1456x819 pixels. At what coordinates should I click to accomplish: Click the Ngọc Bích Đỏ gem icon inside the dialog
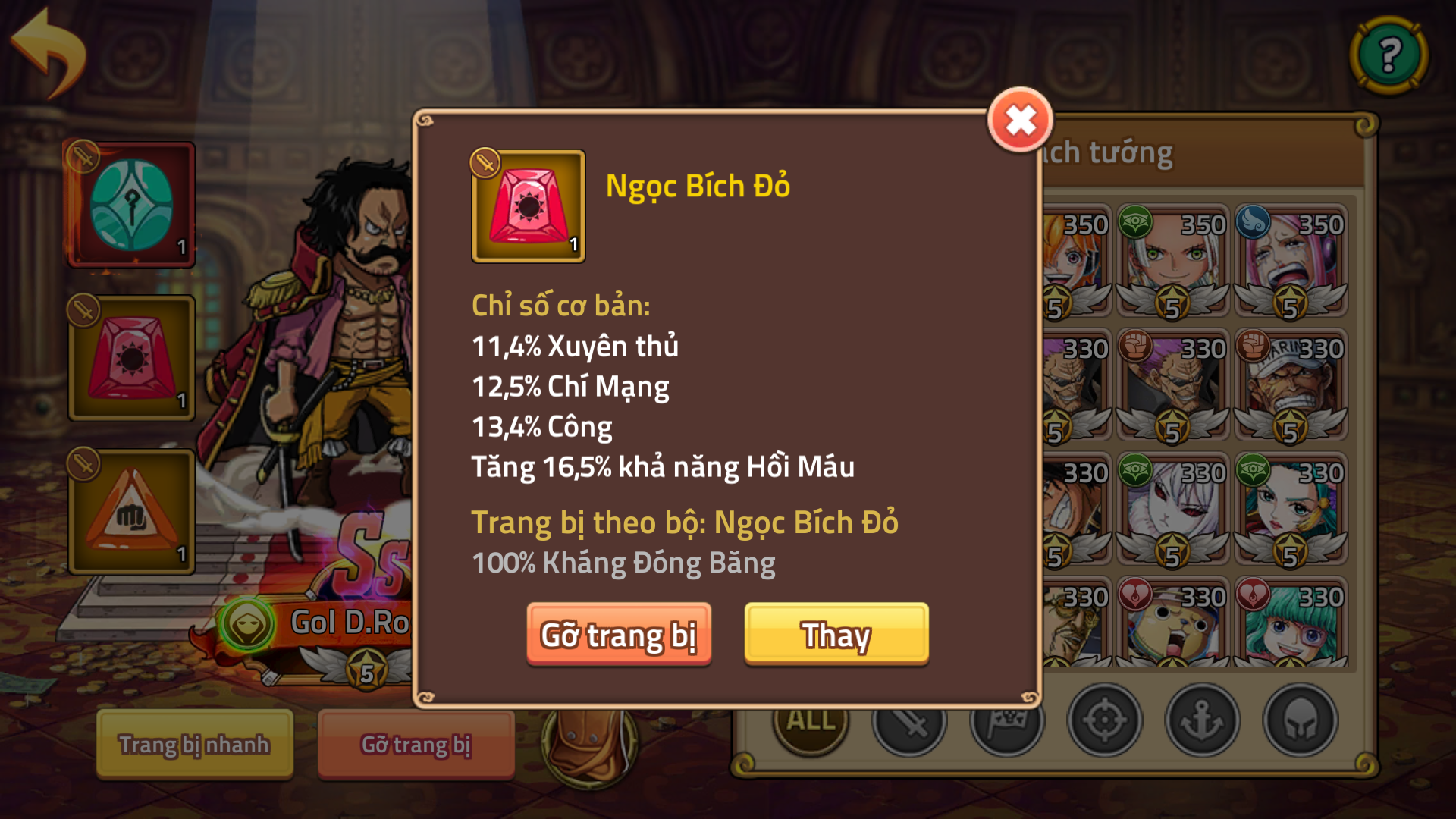pos(529,206)
